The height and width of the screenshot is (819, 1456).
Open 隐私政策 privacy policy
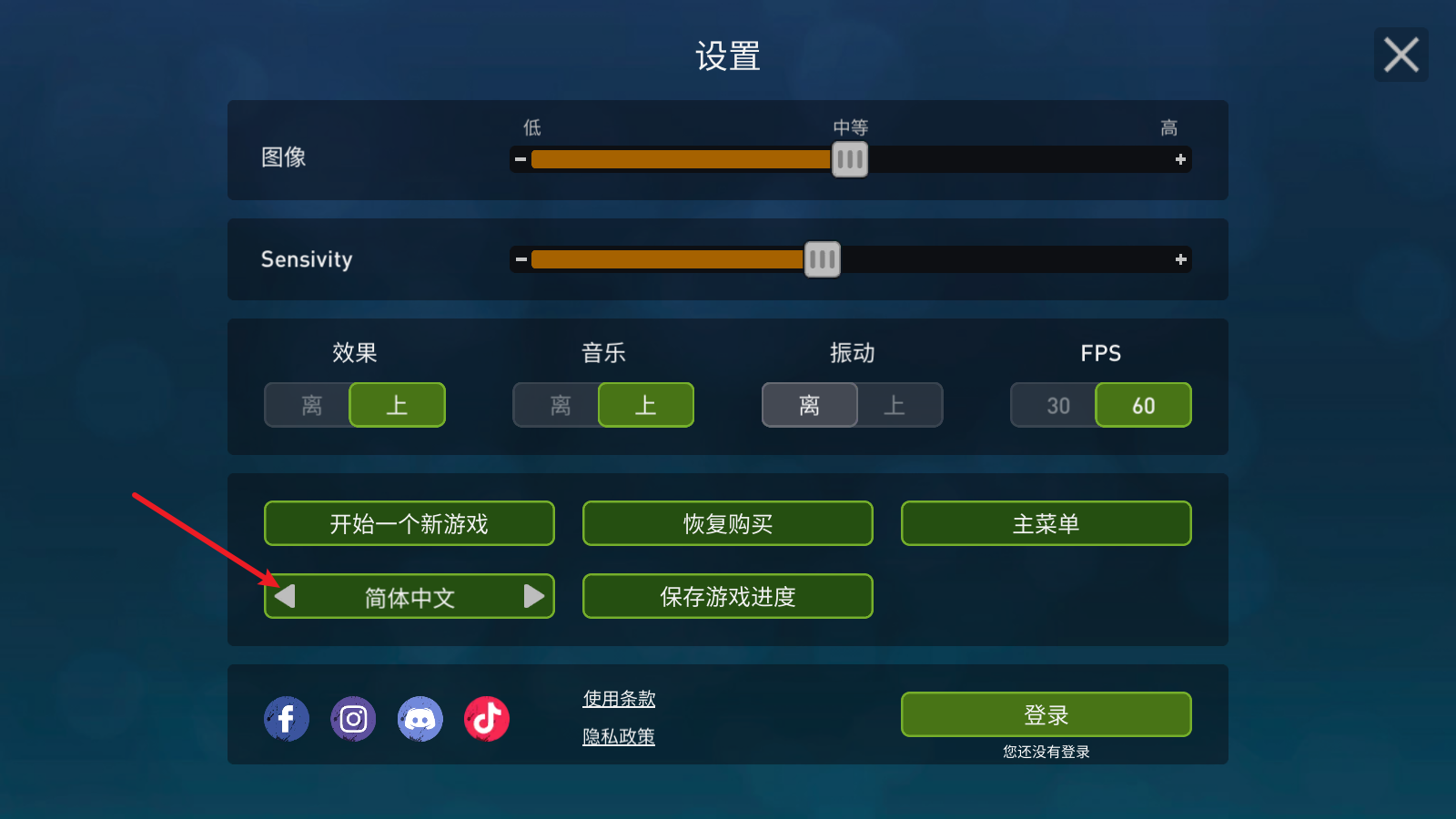[x=619, y=737]
